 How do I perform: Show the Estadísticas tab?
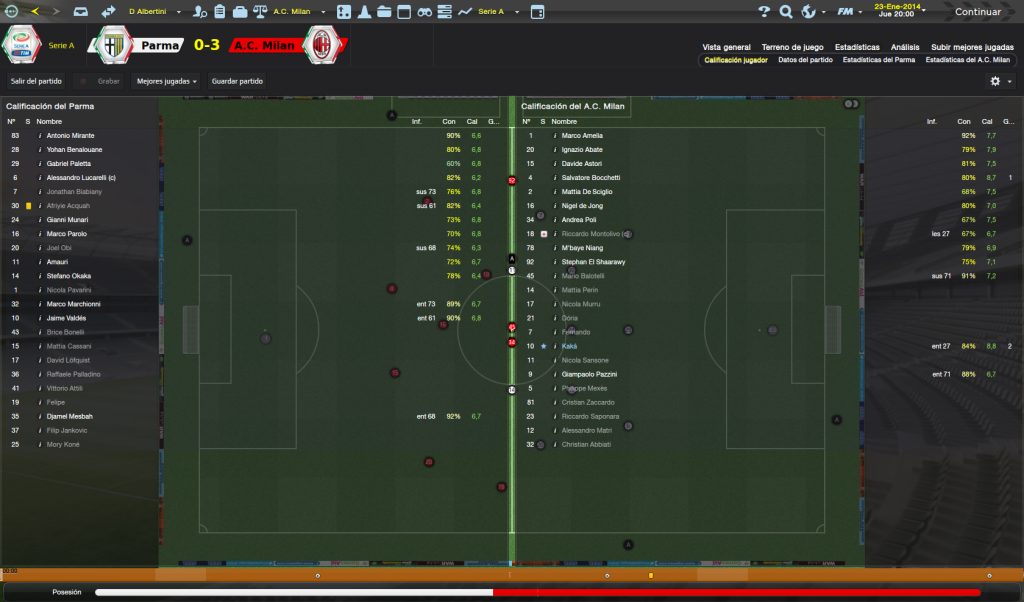coord(857,47)
